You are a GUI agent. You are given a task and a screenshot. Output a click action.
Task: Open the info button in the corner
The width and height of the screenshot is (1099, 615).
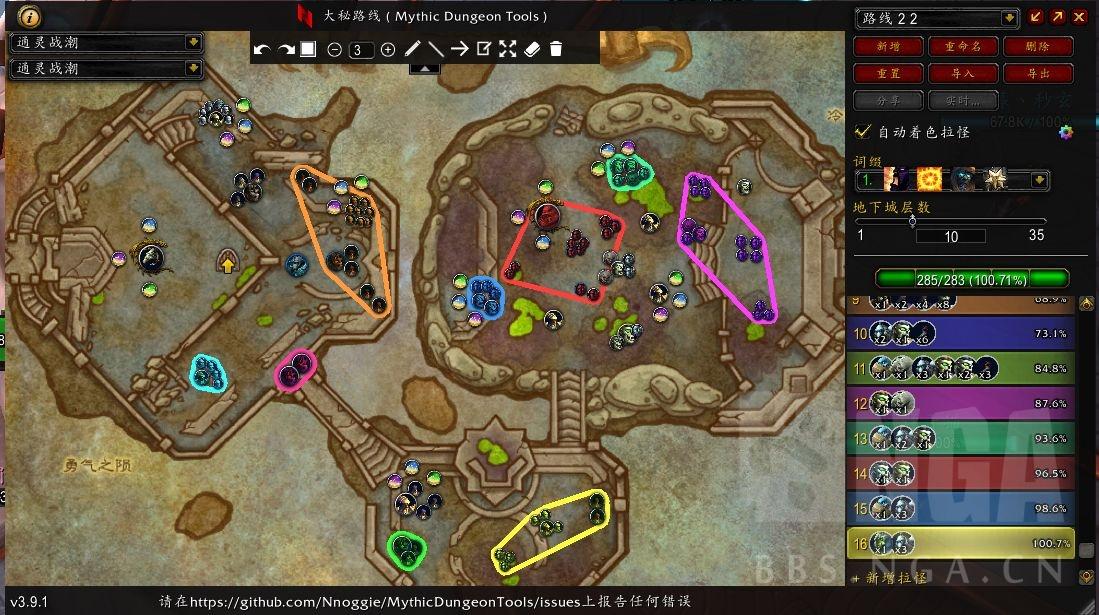pyautogui.click(x=29, y=16)
